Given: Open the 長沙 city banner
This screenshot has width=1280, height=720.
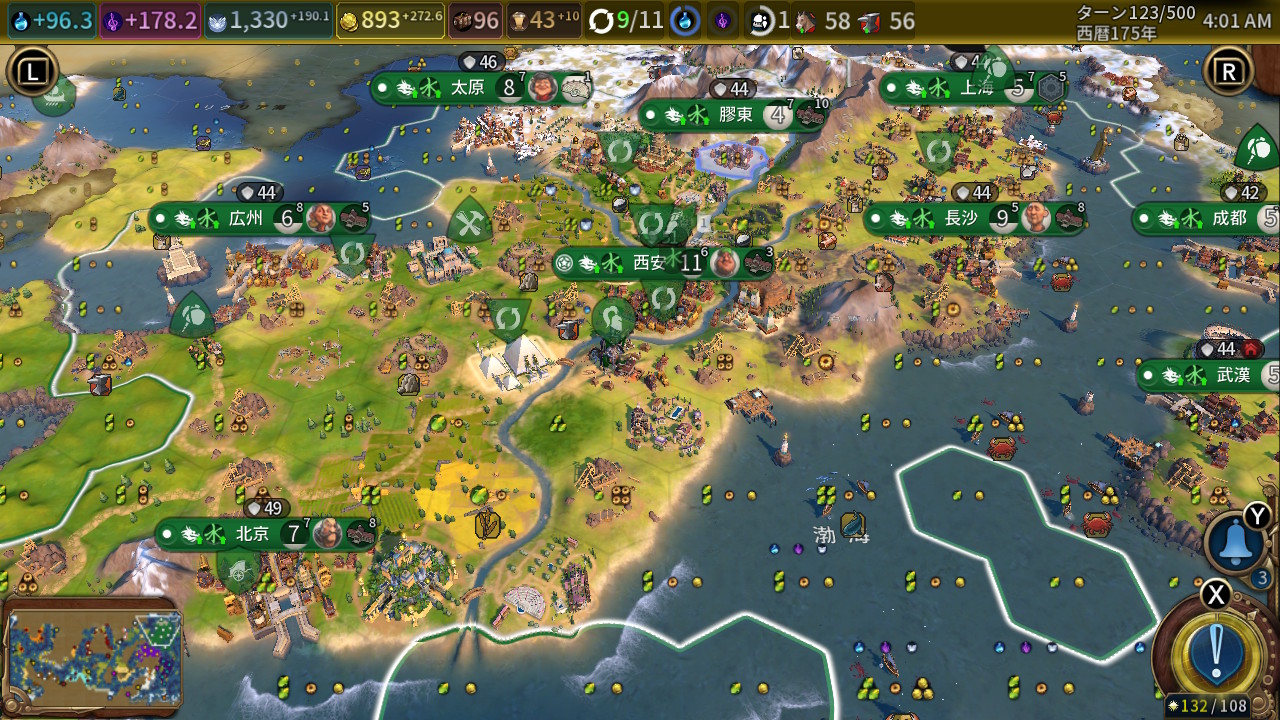Looking at the screenshot, I should pyautogui.click(x=961, y=218).
